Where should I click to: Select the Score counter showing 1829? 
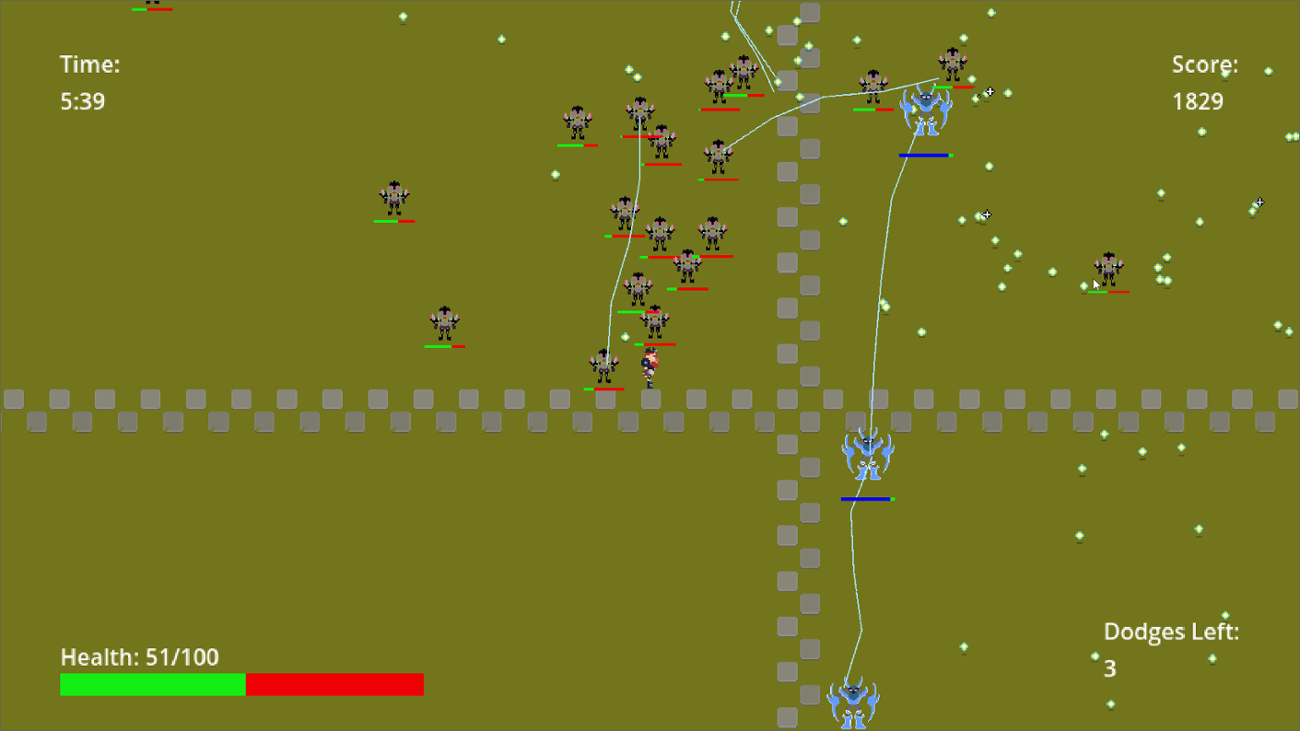[1203, 82]
